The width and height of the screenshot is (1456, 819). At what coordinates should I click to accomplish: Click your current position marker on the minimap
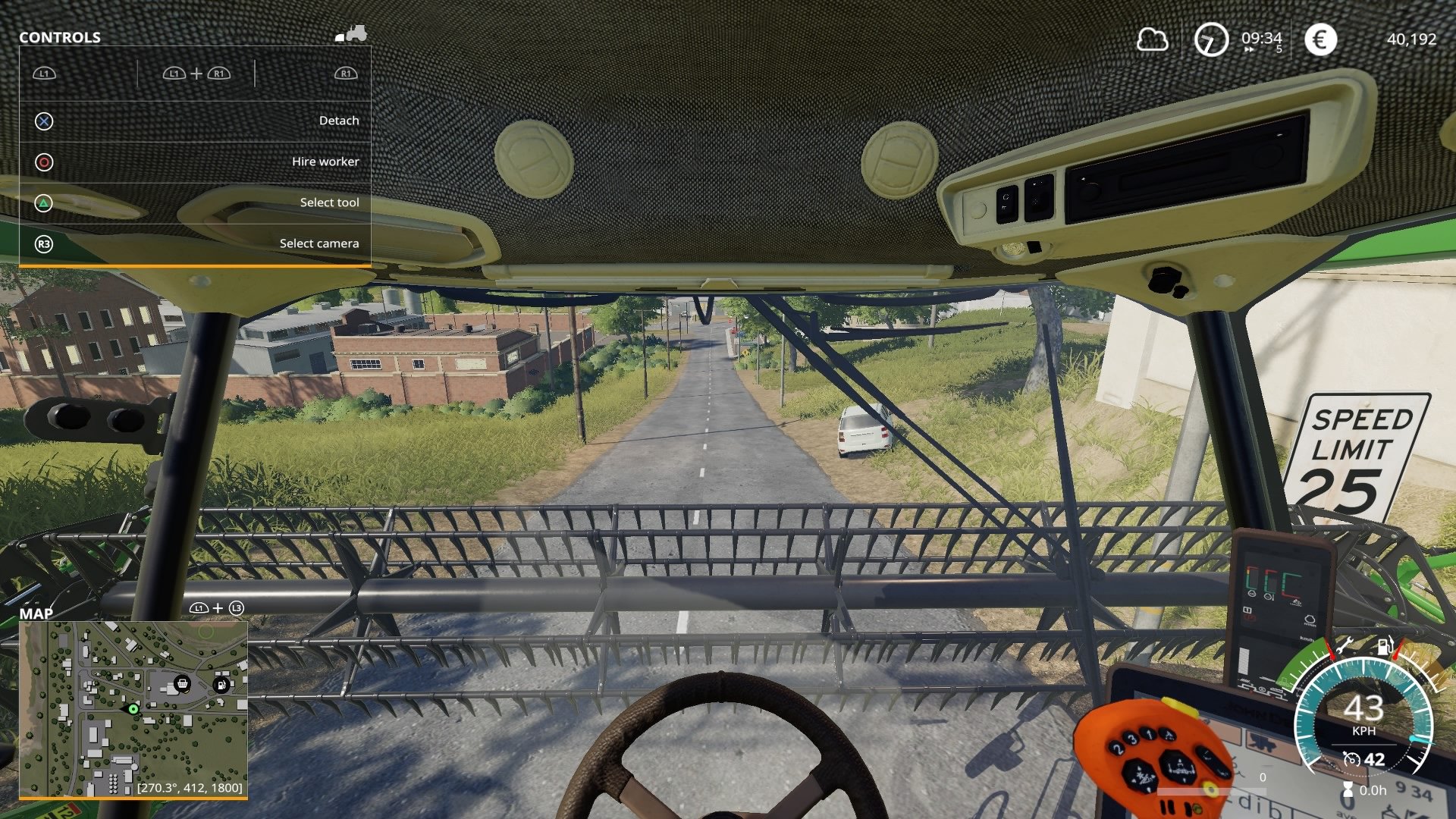(x=133, y=709)
